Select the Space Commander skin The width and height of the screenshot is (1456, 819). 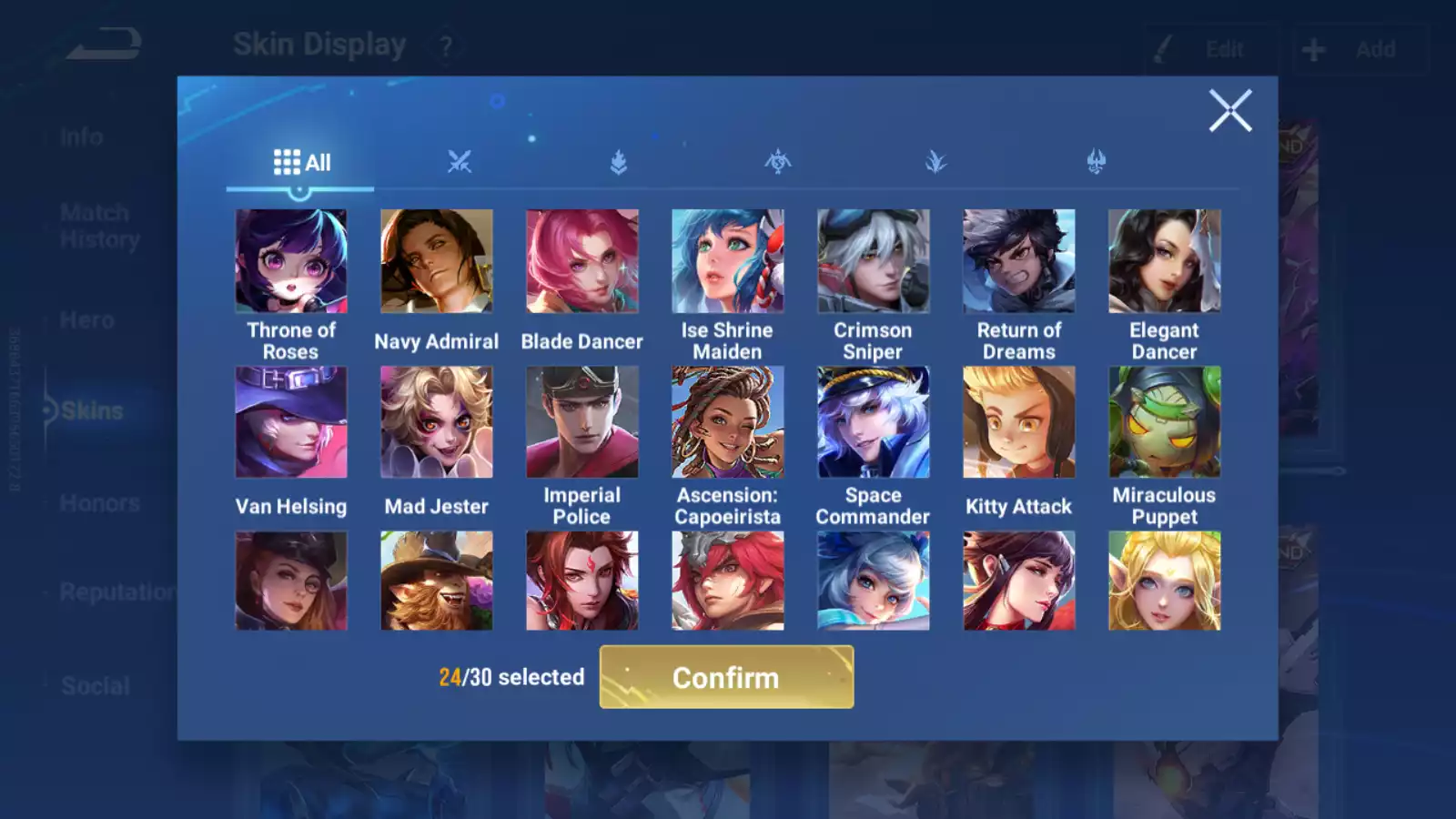pyautogui.click(x=873, y=422)
